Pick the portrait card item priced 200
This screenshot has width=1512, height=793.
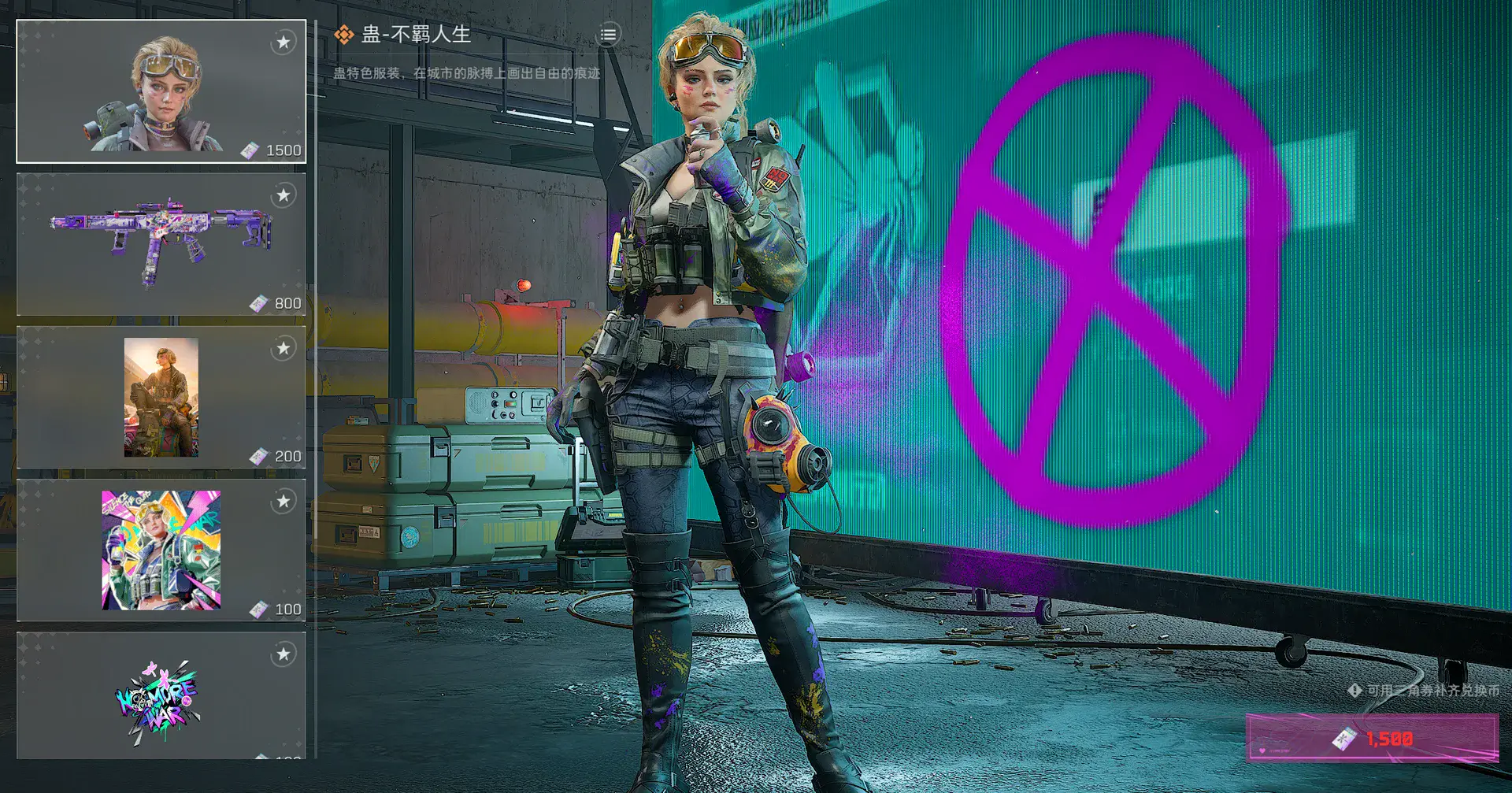tap(161, 398)
